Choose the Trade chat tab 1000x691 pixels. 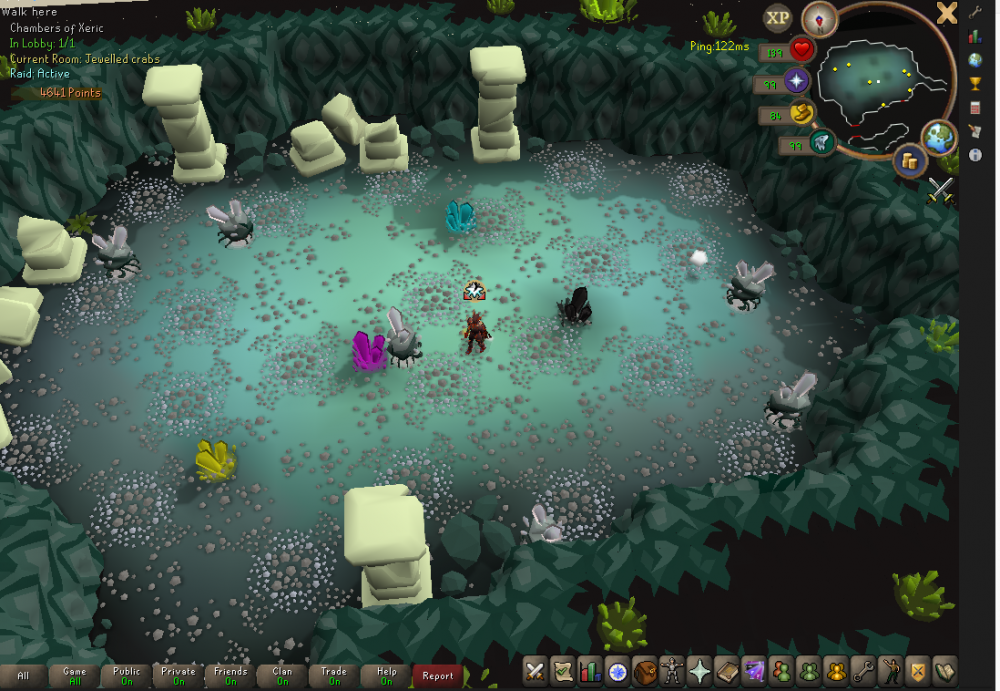(x=334, y=675)
